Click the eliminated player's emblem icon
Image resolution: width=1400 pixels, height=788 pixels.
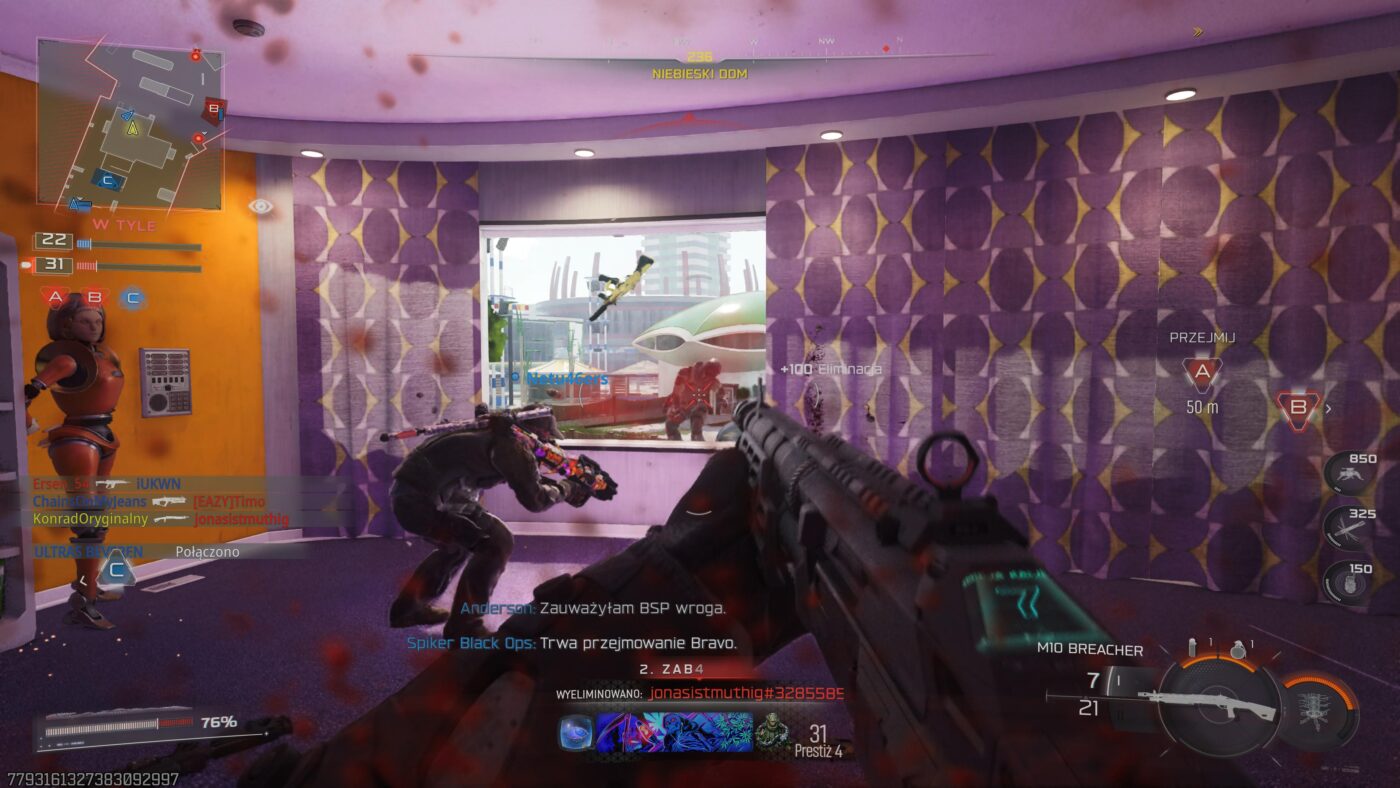pyautogui.click(x=772, y=732)
